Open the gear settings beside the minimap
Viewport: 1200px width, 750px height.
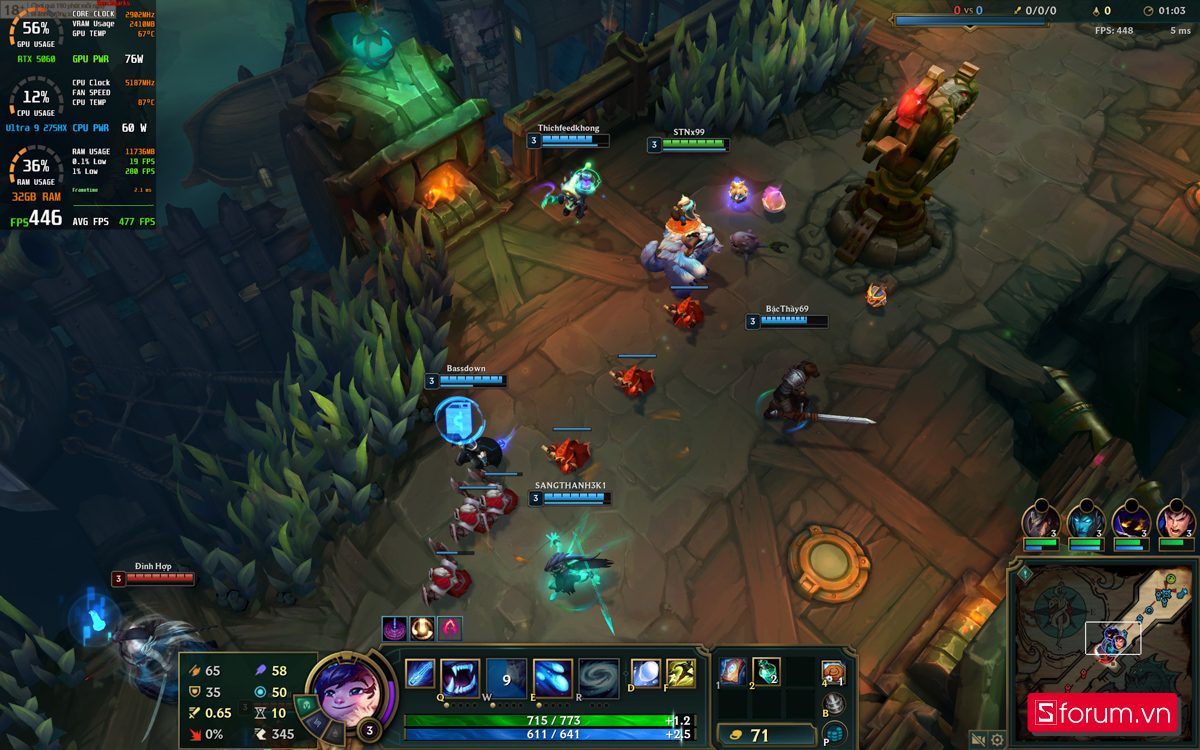pyautogui.click(x=997, y=740)
